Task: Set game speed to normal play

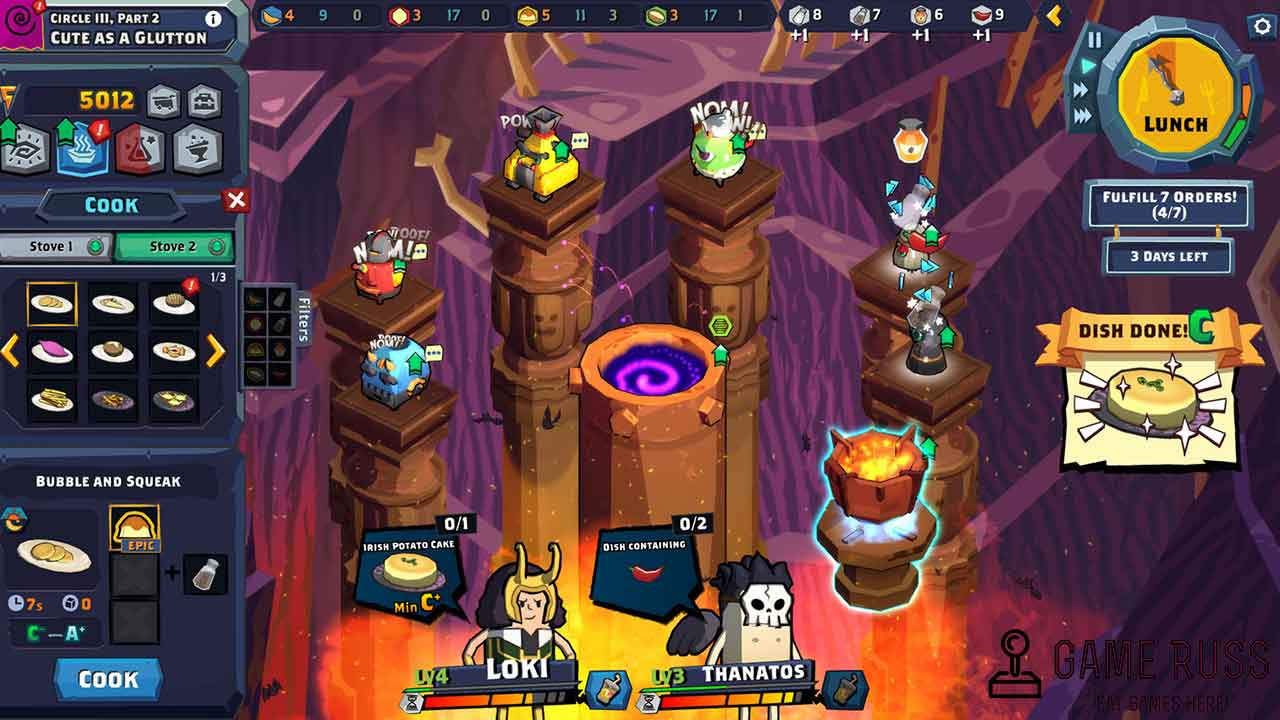Action: 1086,66
